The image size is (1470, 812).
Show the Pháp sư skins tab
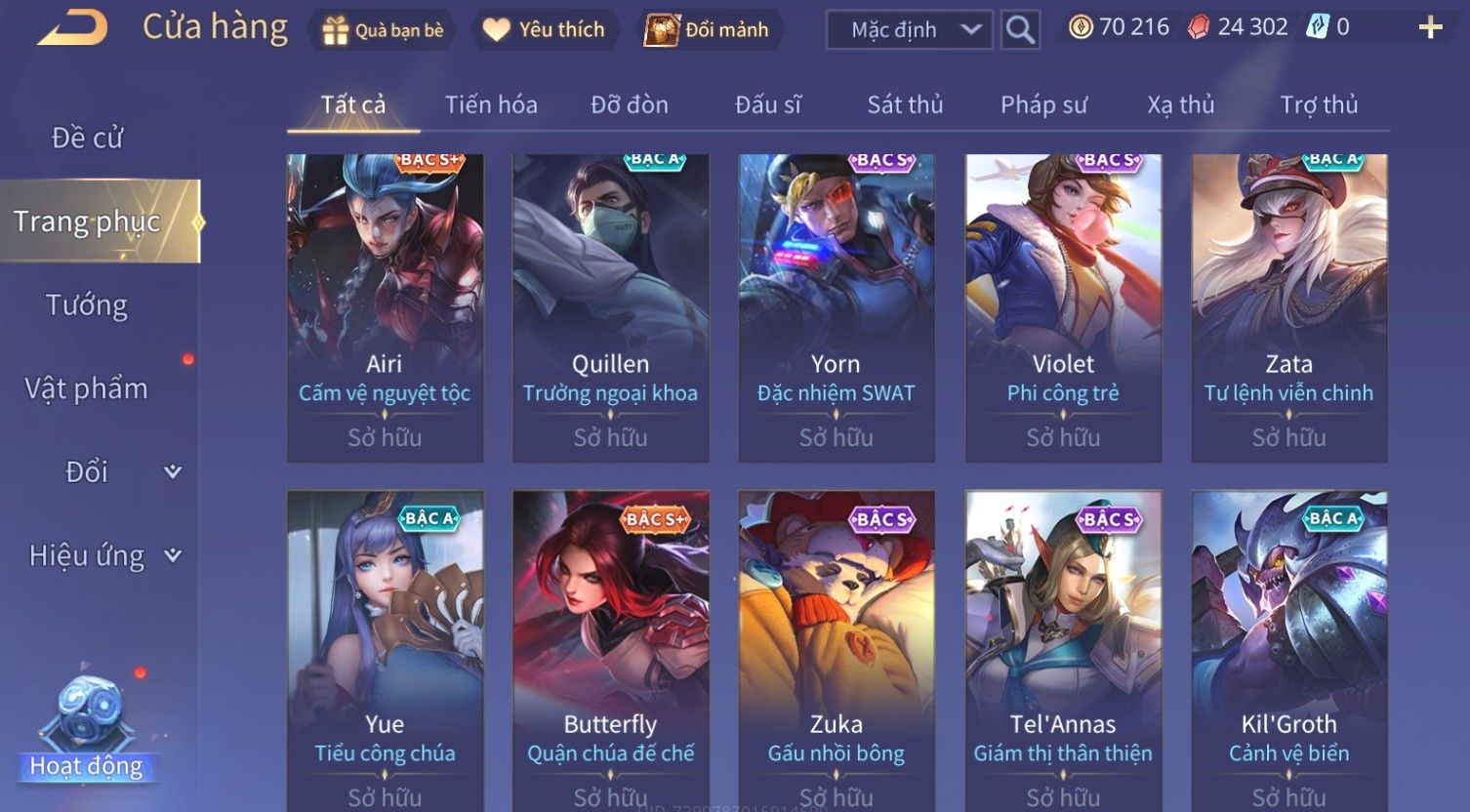point(1043,104)
